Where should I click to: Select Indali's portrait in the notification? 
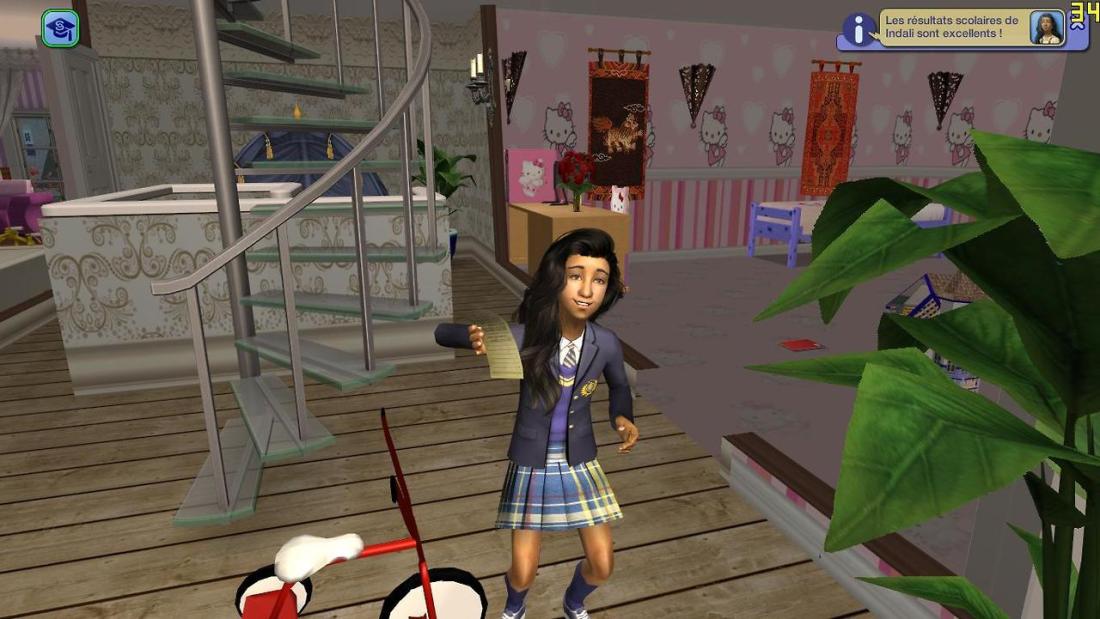click(x=1046, y=28)
